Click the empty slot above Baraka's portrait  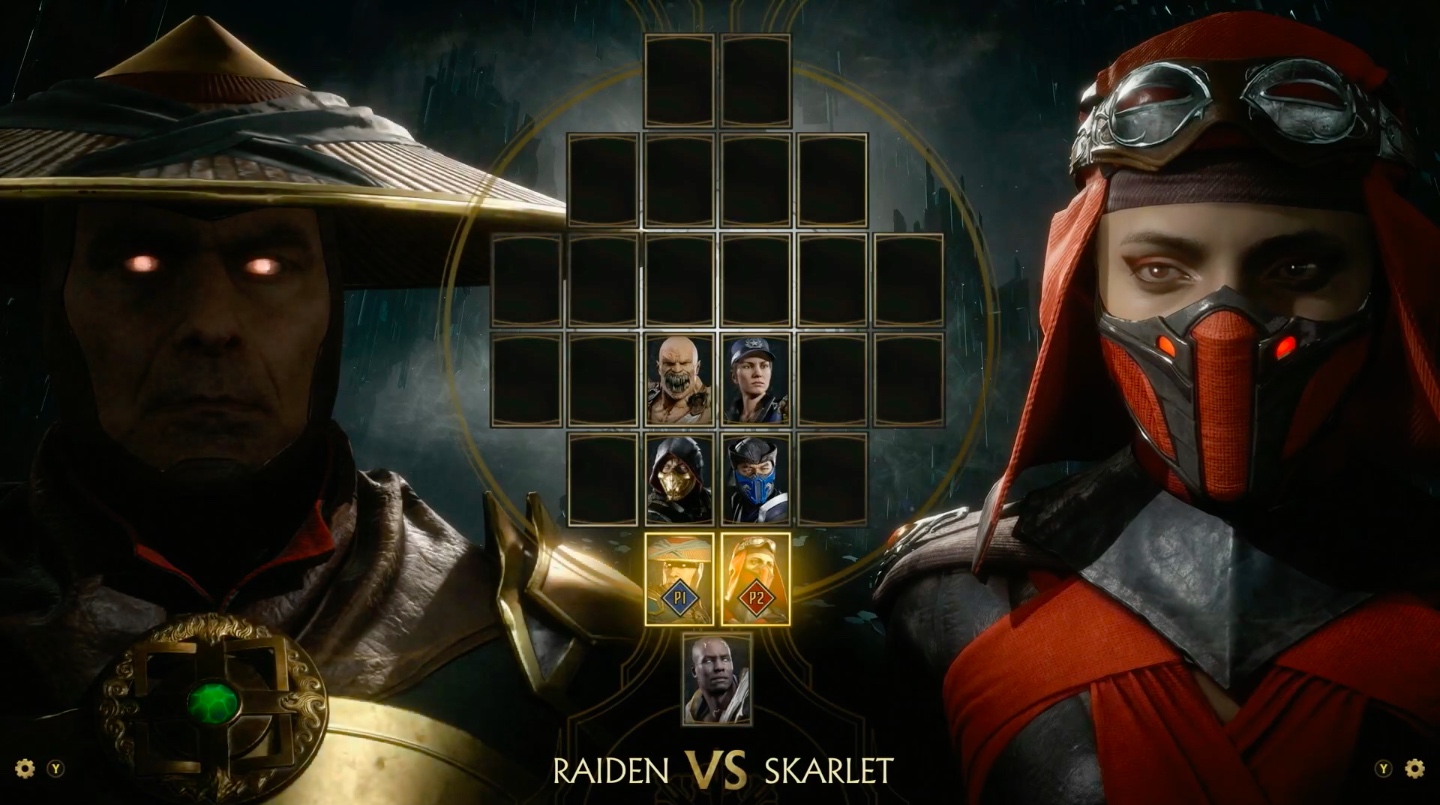pyautogui.click(x=679, y=280)
